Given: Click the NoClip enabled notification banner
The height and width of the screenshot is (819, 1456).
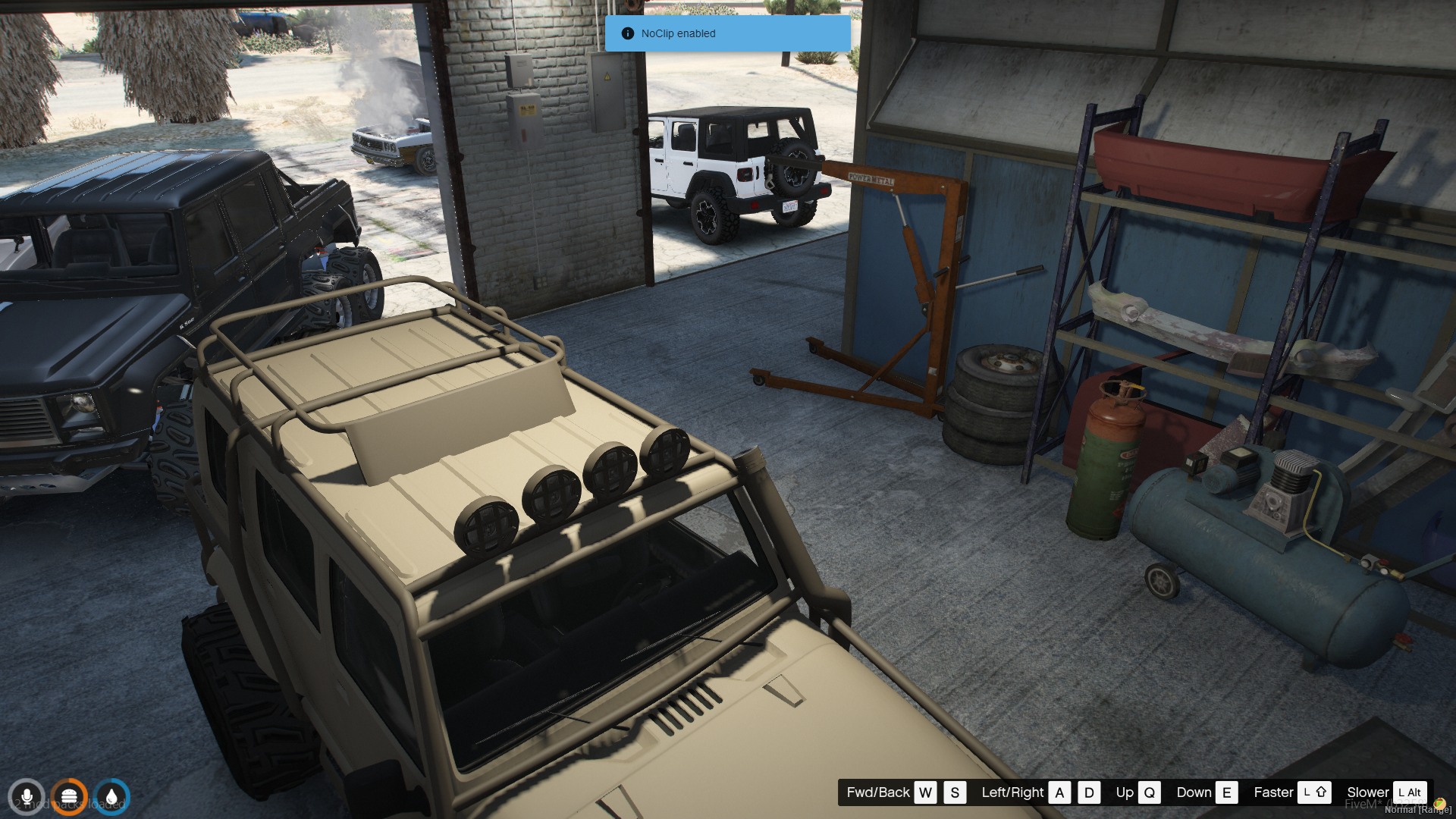Looking at the screenshot, I should click(727, 33).
